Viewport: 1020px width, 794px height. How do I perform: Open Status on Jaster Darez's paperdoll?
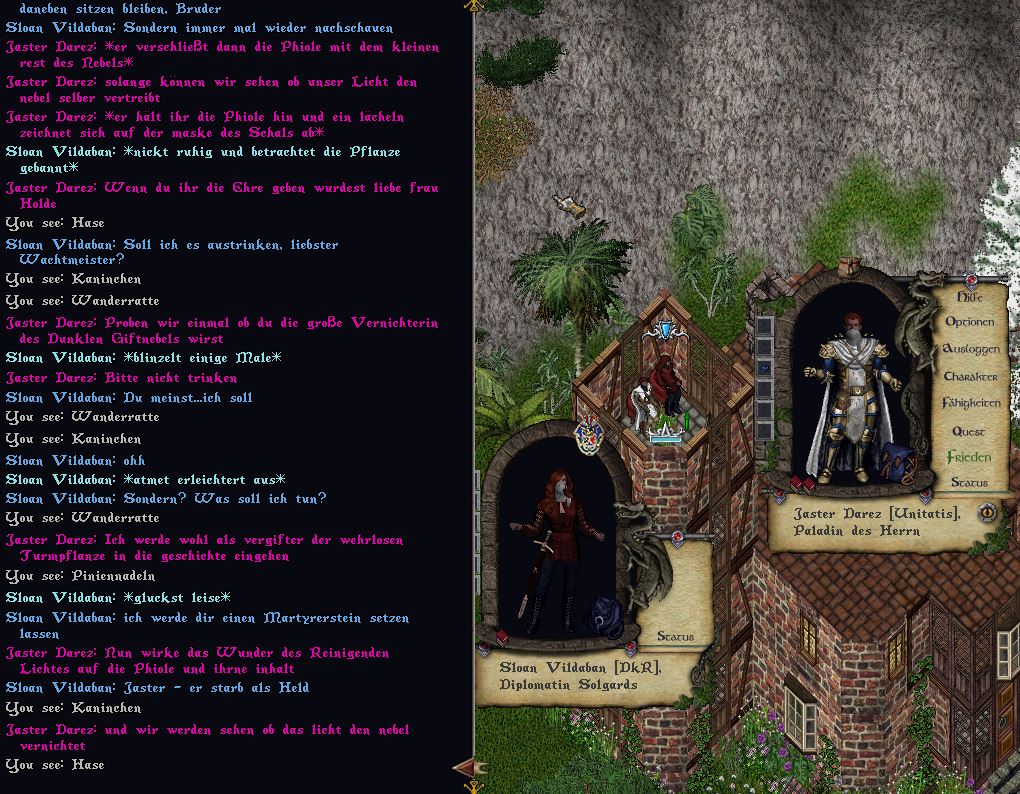pyautogui.click(x=969, y=482)
